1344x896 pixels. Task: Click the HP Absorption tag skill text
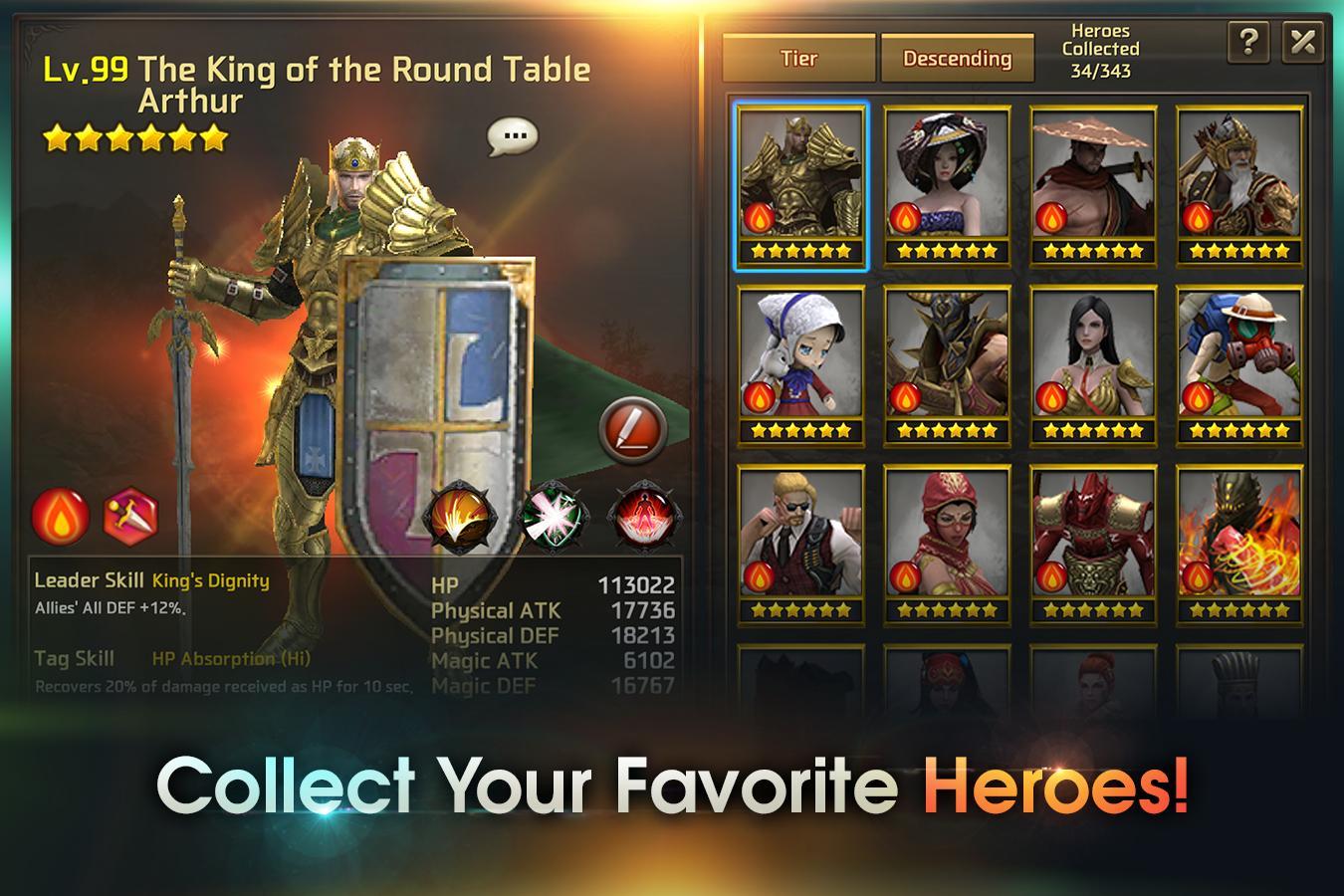click(x=231, y=659)
